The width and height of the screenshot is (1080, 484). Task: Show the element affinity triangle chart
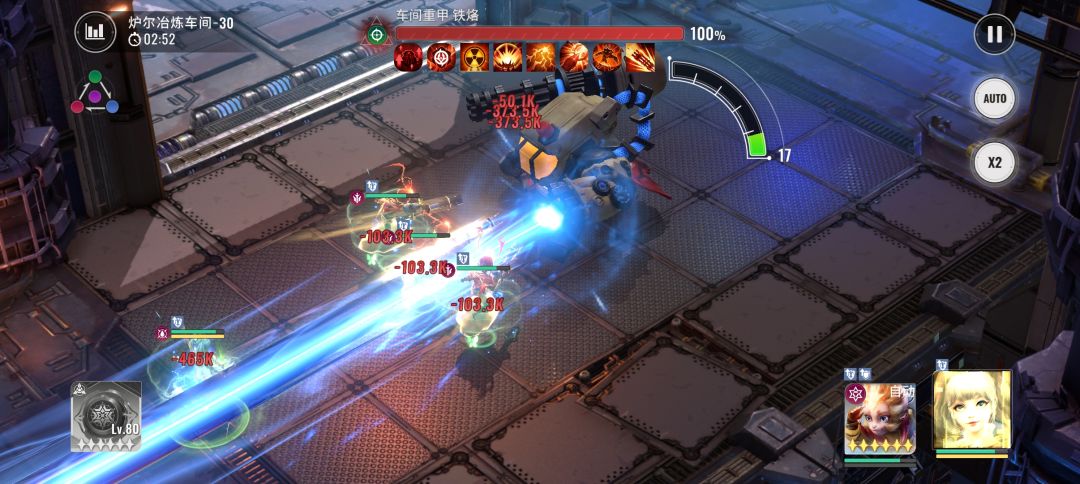pyautogui.click(x=94, y=93)
